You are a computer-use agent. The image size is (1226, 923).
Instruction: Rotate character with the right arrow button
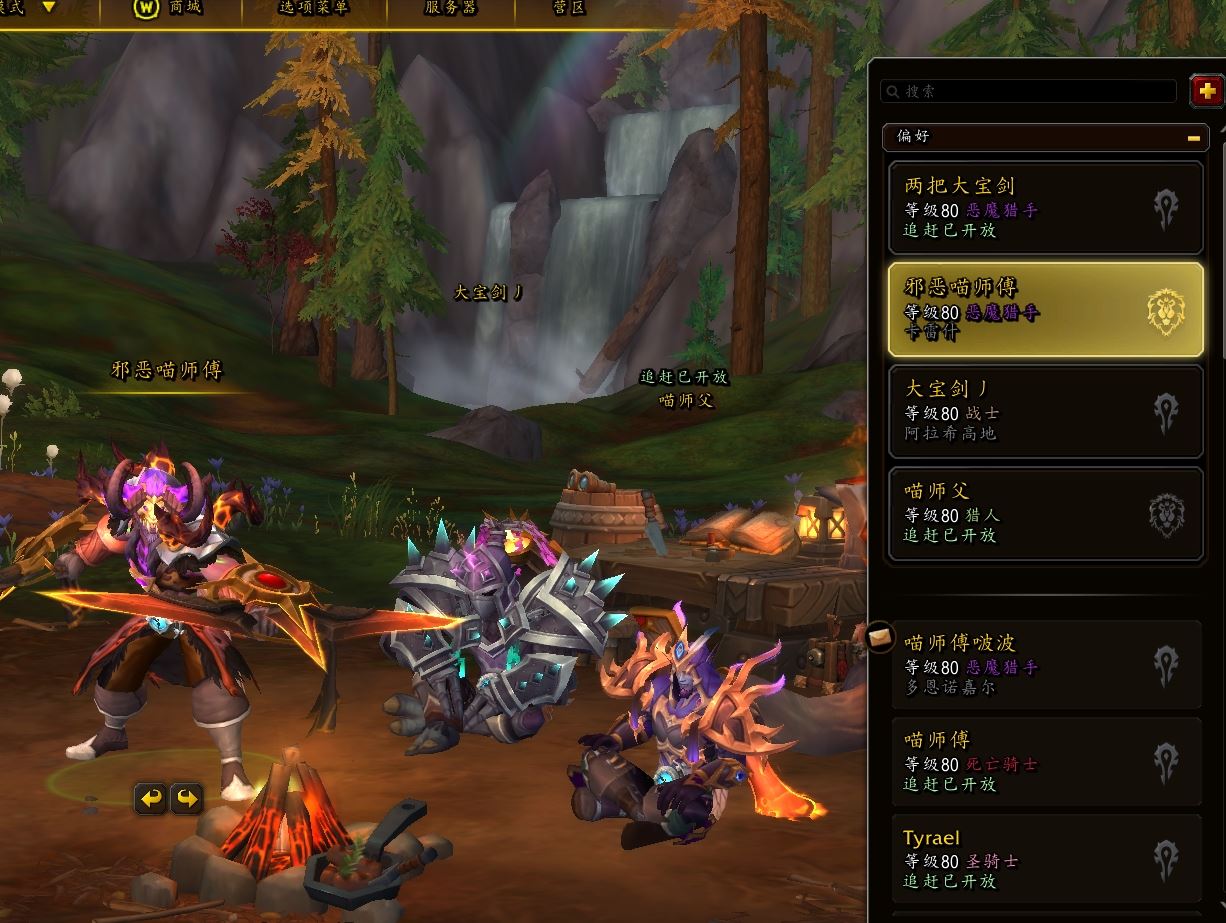(x=187, y=798)
